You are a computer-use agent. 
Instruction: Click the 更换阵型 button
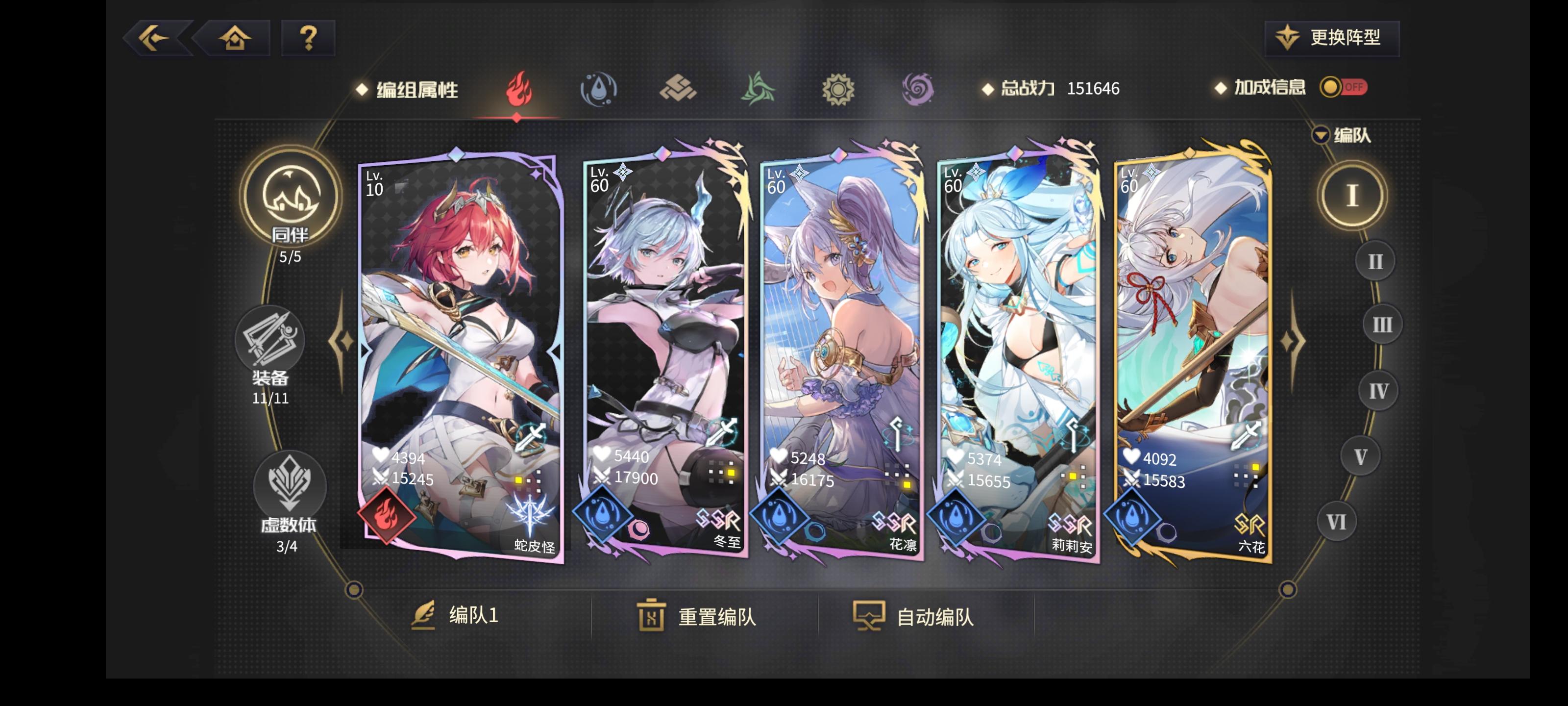[1331, 38]
